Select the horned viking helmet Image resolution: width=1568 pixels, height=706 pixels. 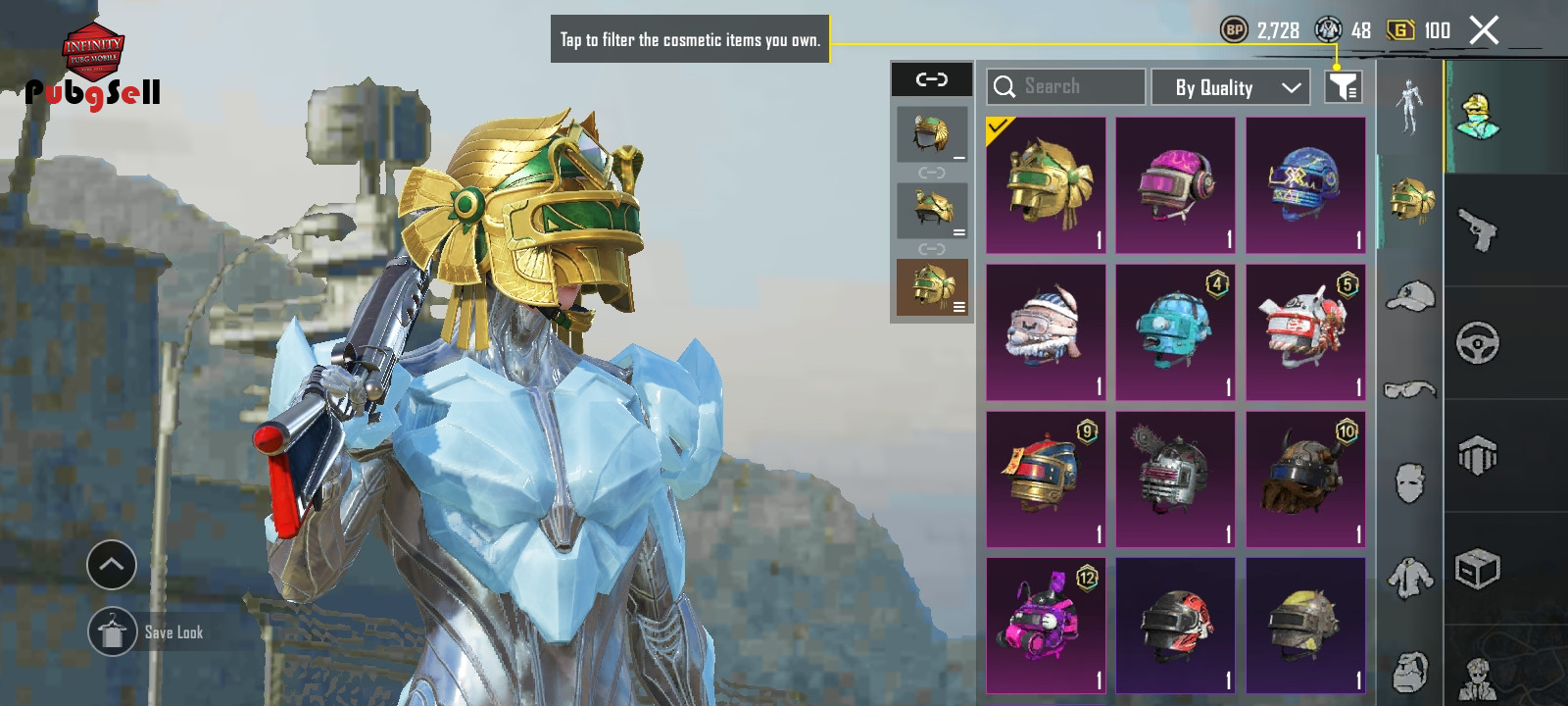tap(1305, 479)
